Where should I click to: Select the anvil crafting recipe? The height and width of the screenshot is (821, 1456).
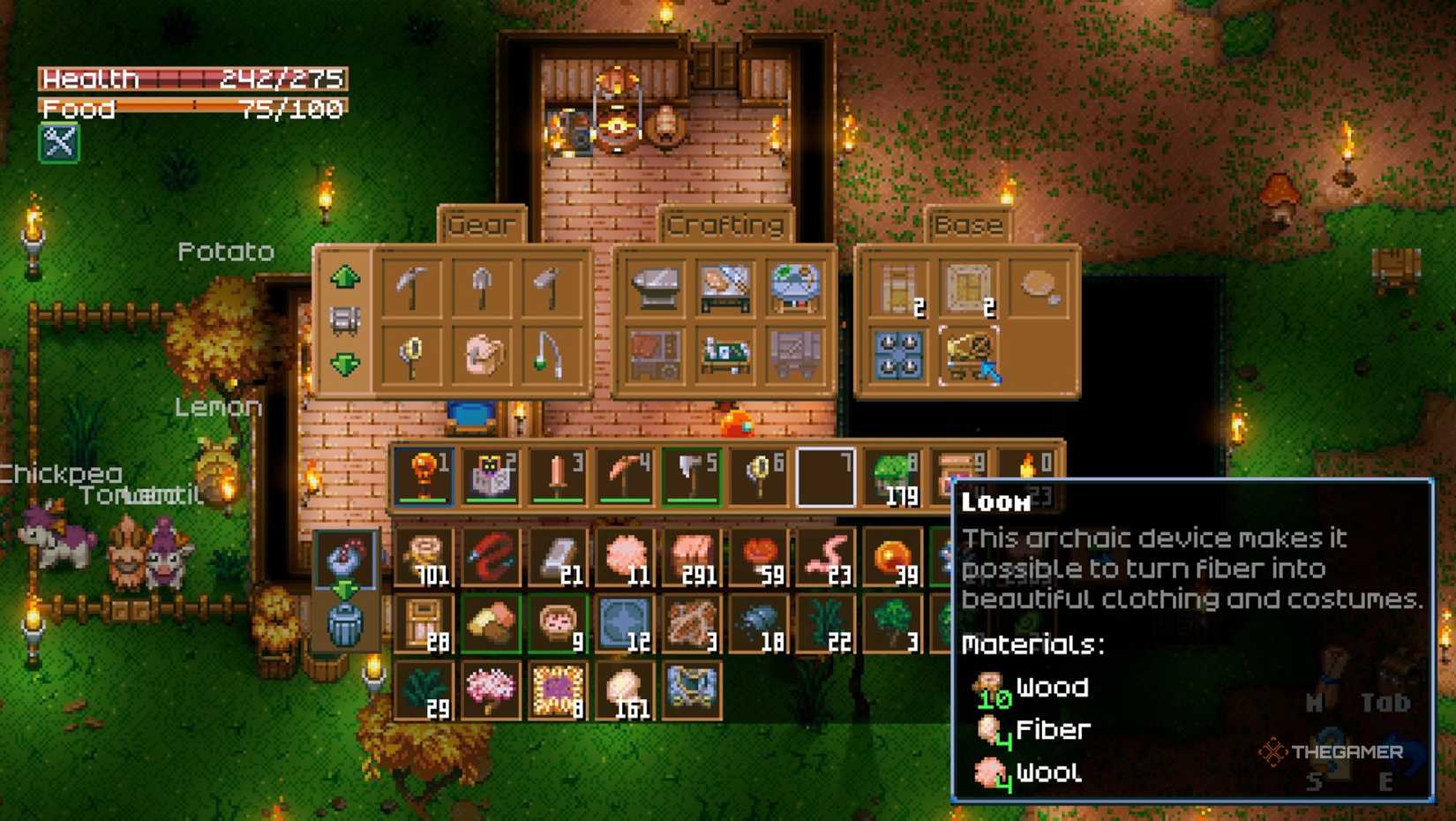[x=655, y=288]
